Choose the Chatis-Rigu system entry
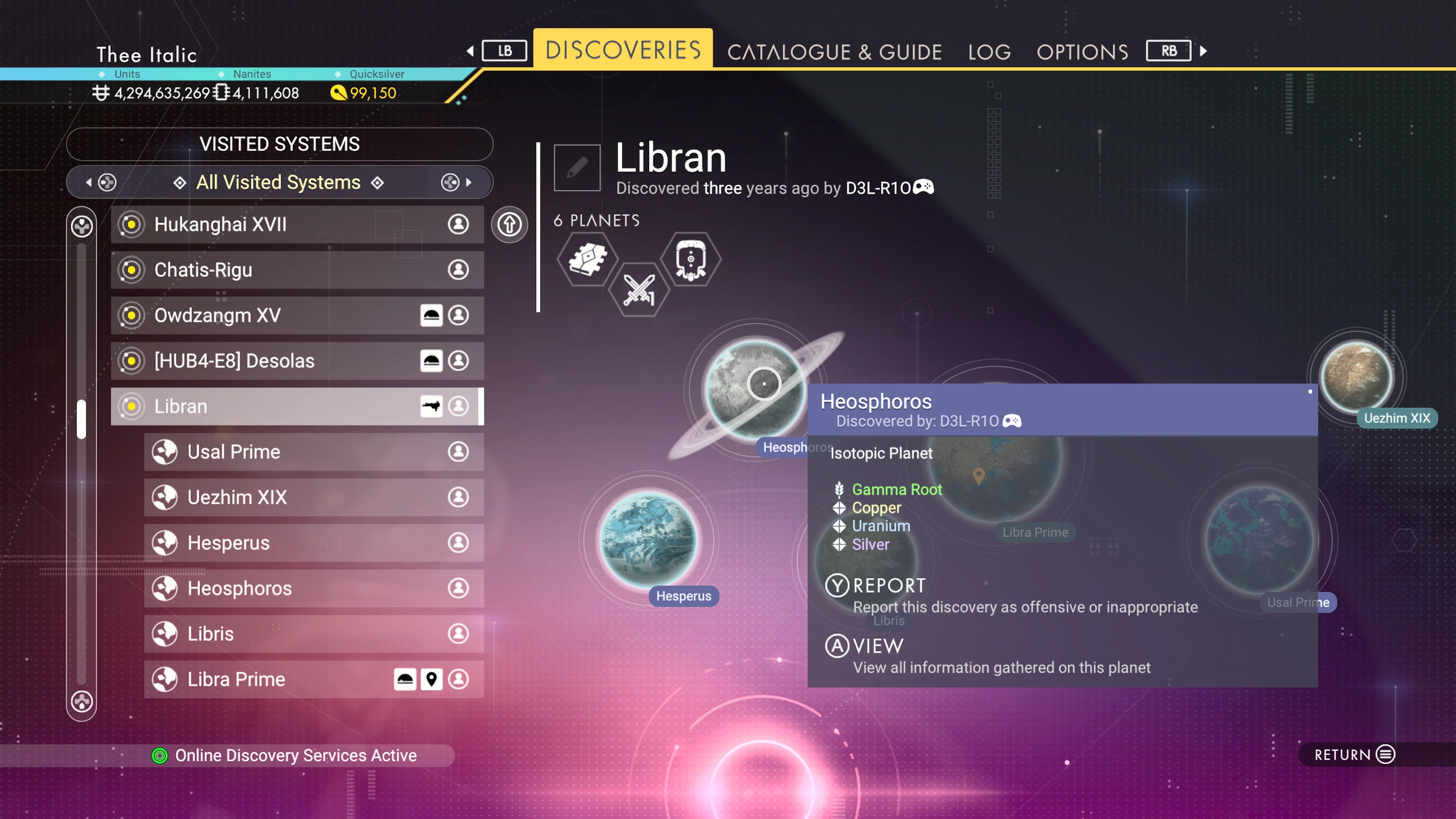 (297, 270)
